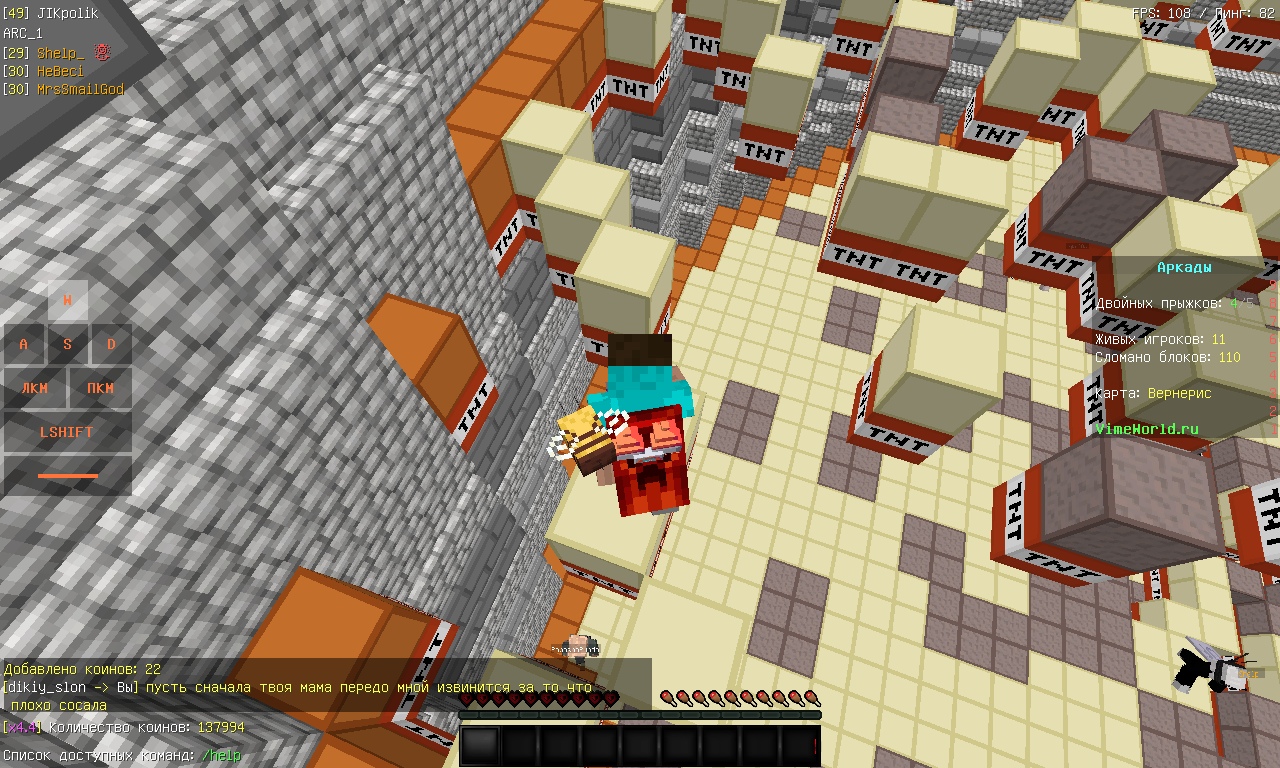Click the Живых игроков: 11 counter
The width and height of the screenshot is (1280, 768).
coord(1160,339)
